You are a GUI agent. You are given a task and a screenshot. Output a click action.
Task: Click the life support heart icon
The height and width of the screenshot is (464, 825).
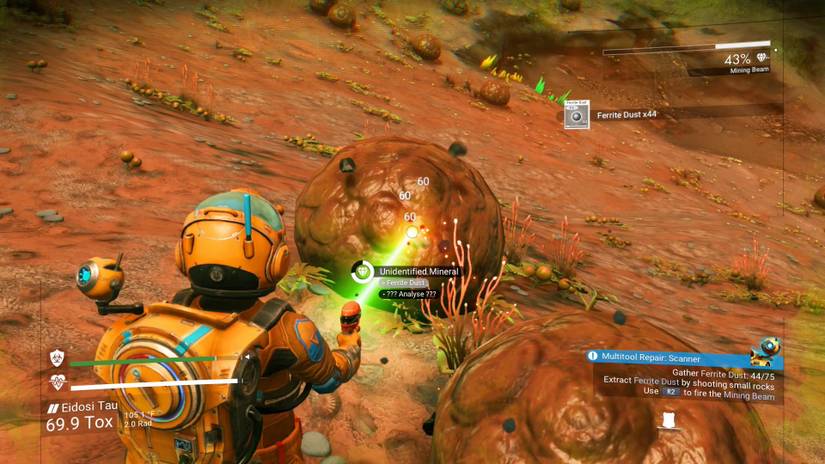coord(57,381)
